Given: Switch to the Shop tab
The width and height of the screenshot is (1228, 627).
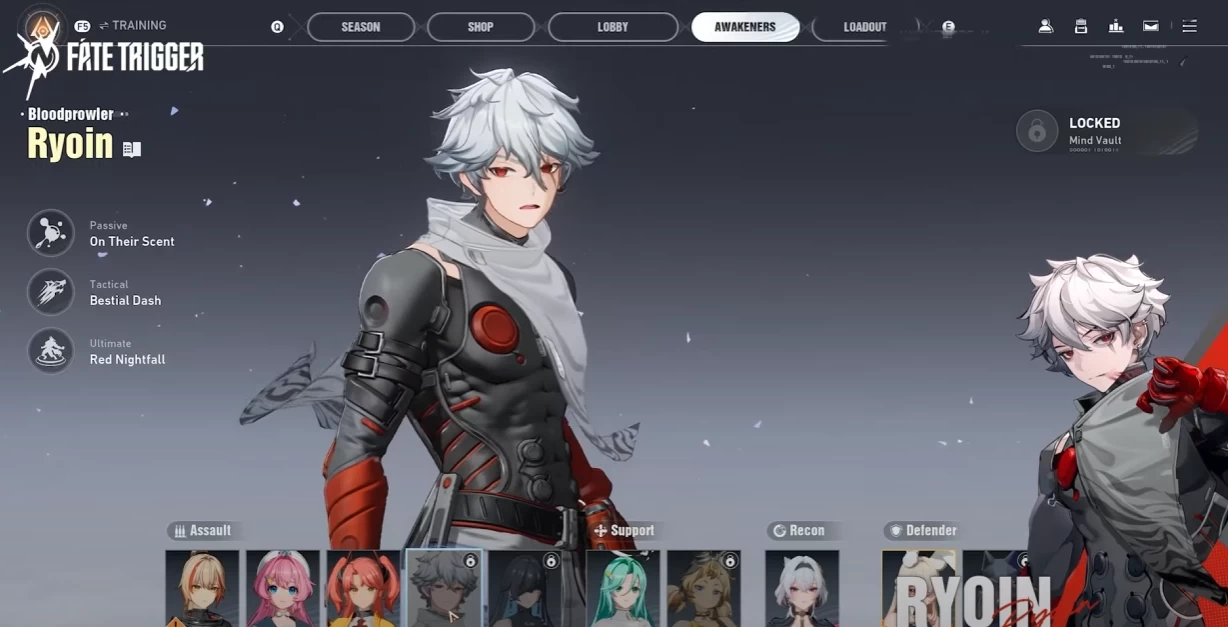Looking at the screenshot, I should (480, 27).
